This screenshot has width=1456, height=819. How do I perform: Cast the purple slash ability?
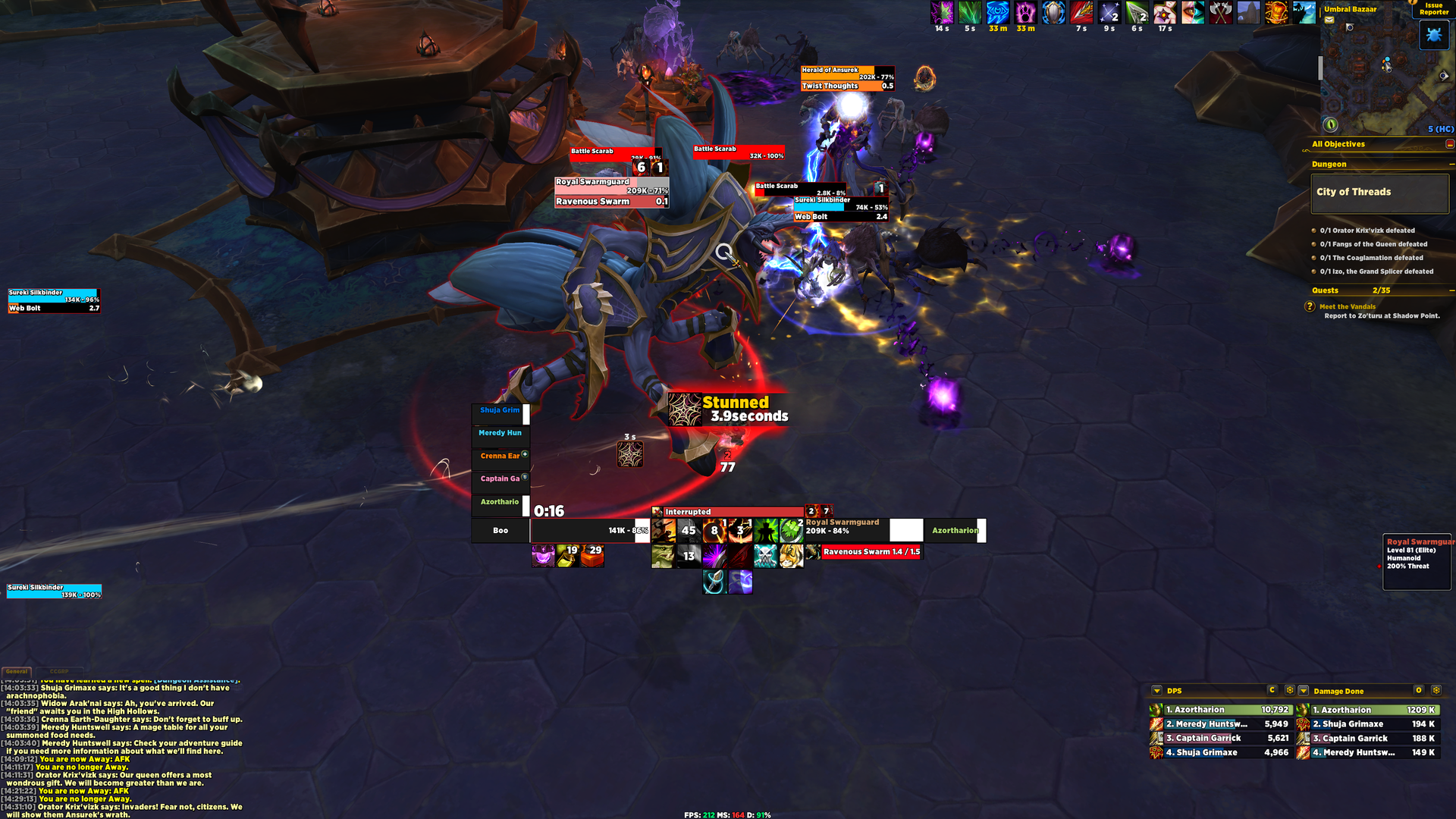coord(714,556)
